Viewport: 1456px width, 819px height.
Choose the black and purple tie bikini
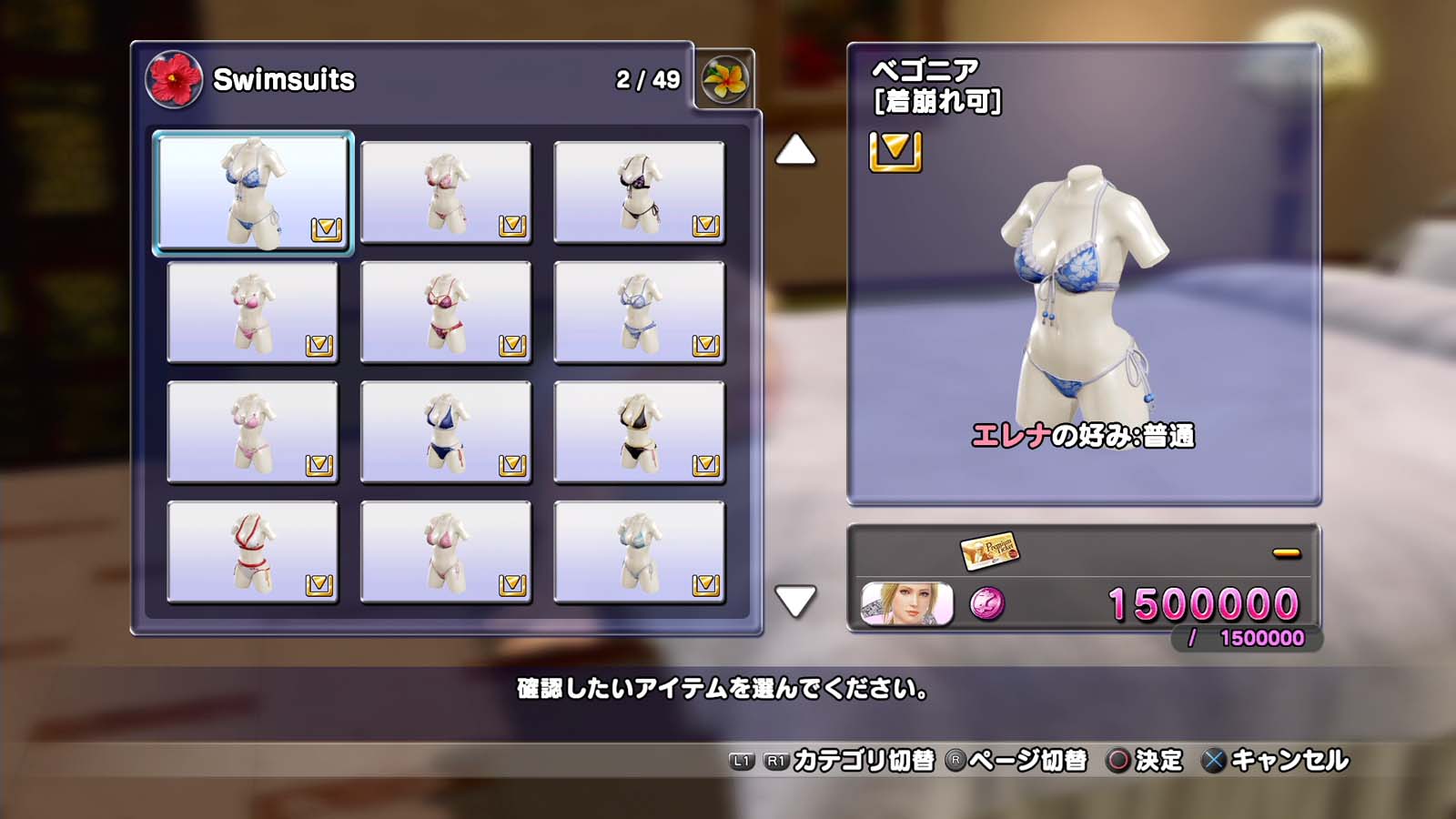[639, 192]
